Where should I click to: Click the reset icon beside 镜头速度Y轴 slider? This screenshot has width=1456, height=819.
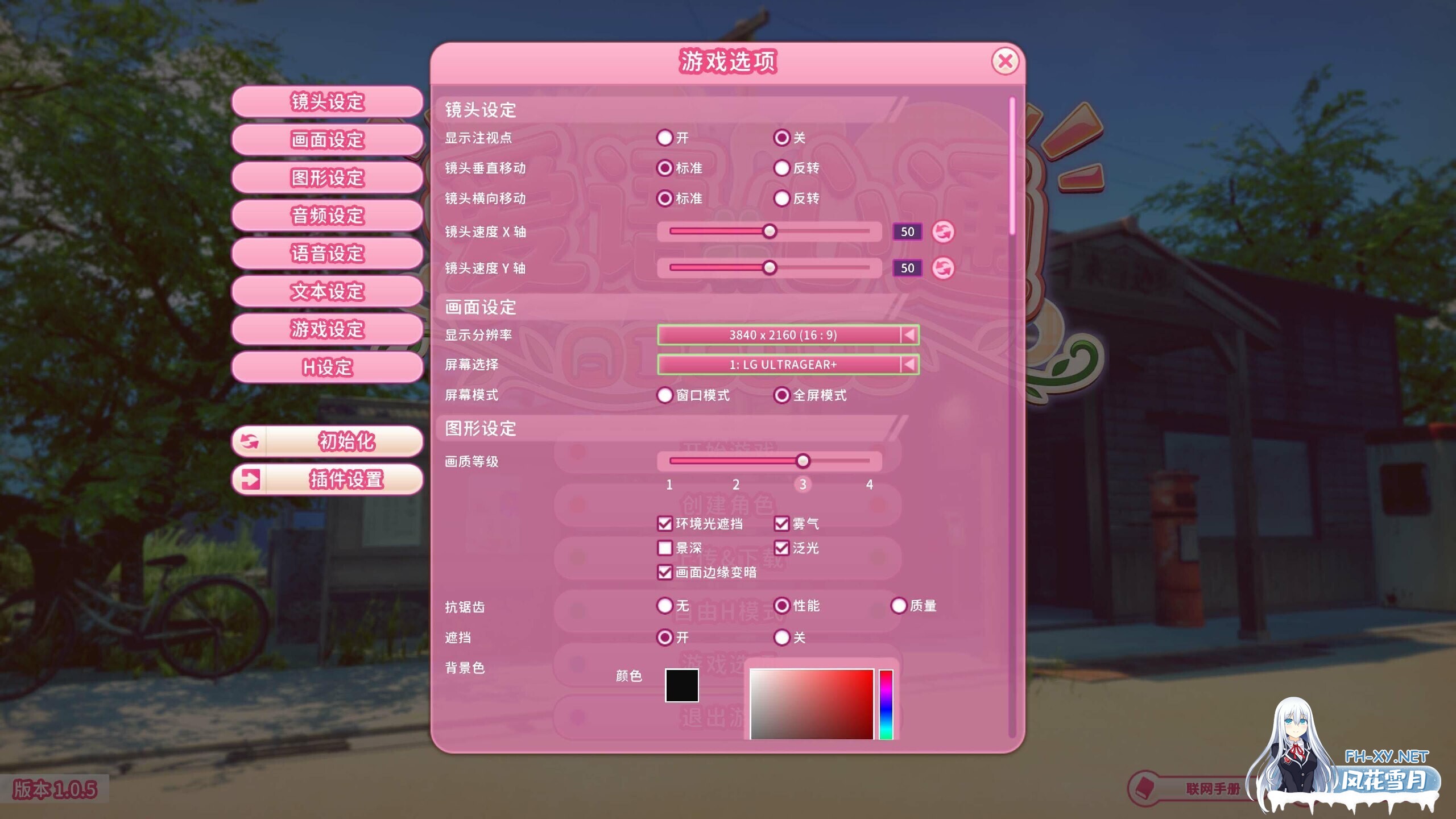[x=942, y=268]
